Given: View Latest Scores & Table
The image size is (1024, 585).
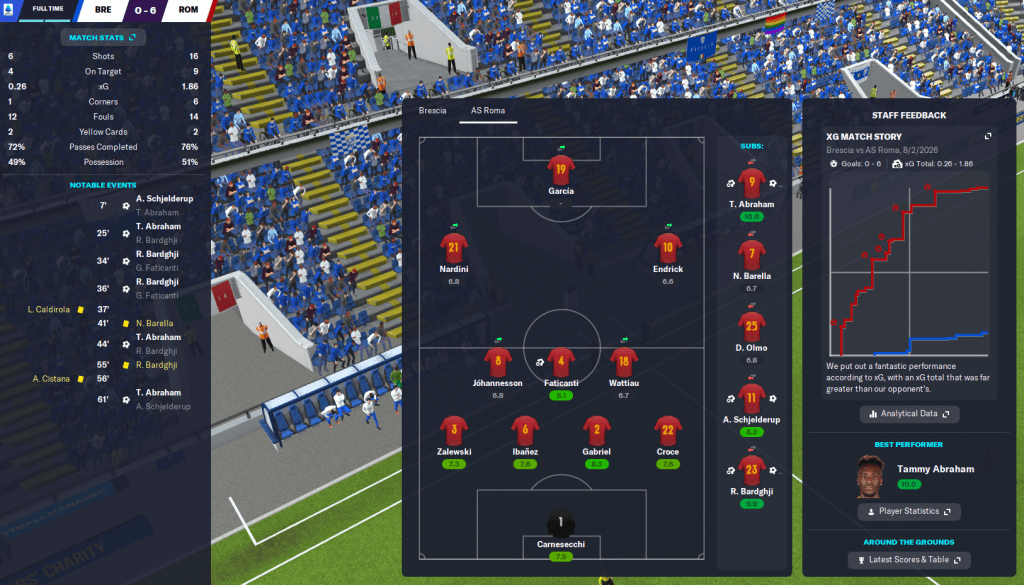Looking at the screenshot, I should coord(909,559).
